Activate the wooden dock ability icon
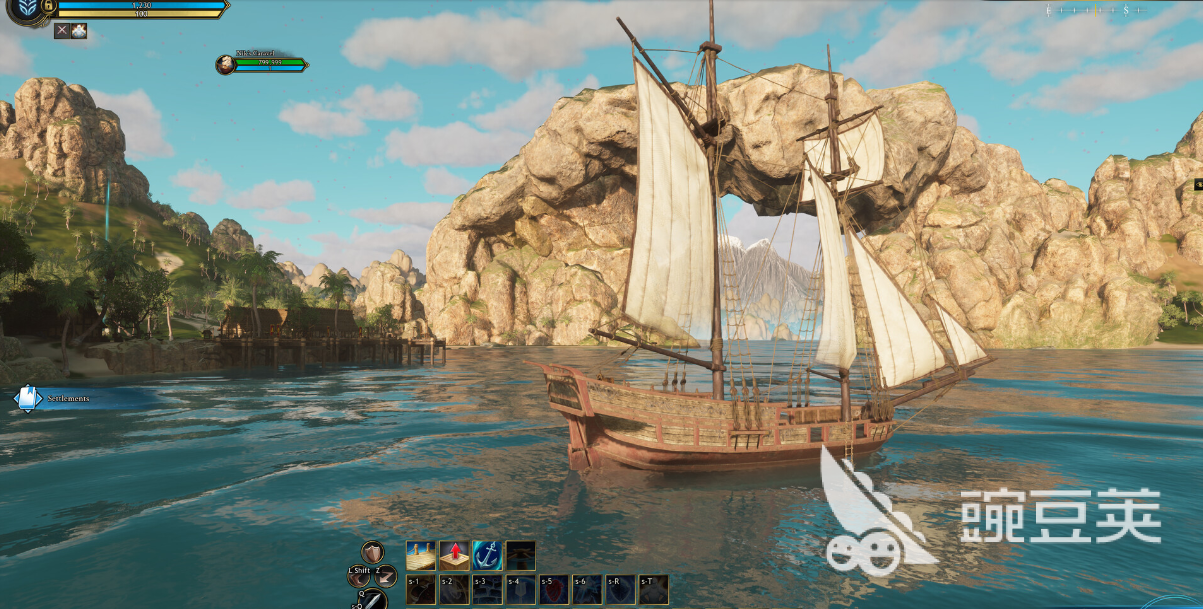The width and height of the screenshot is (1203, 609). [x=420, y=555]
